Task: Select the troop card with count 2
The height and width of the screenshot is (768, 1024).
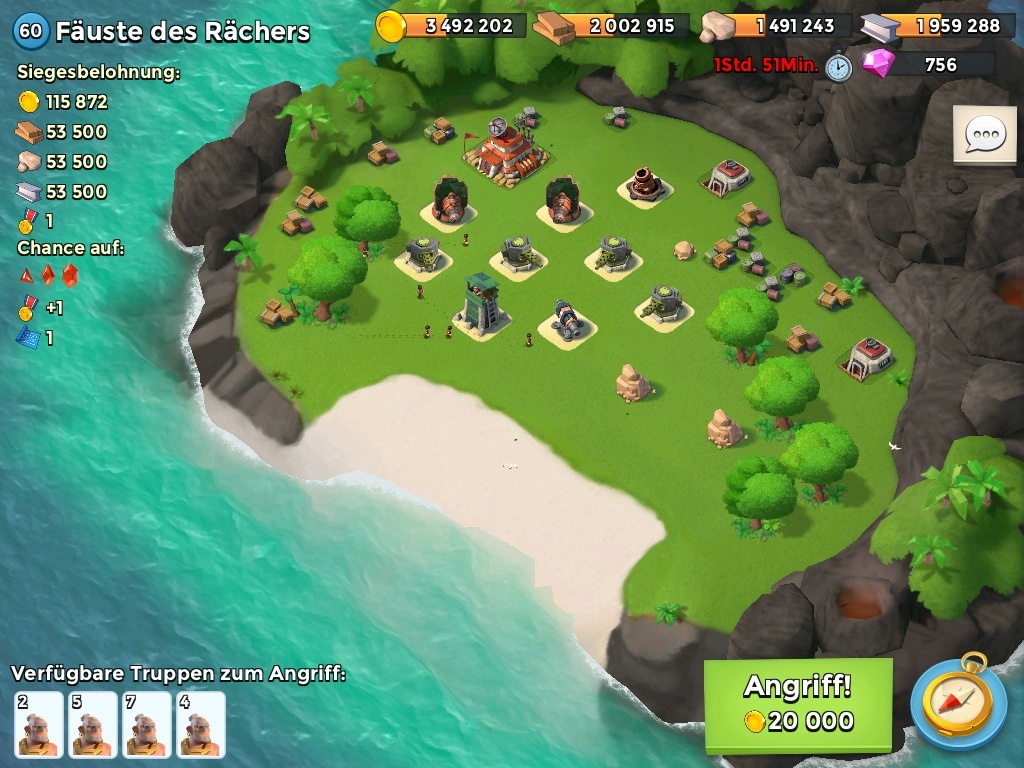Action: pos(39,724)
